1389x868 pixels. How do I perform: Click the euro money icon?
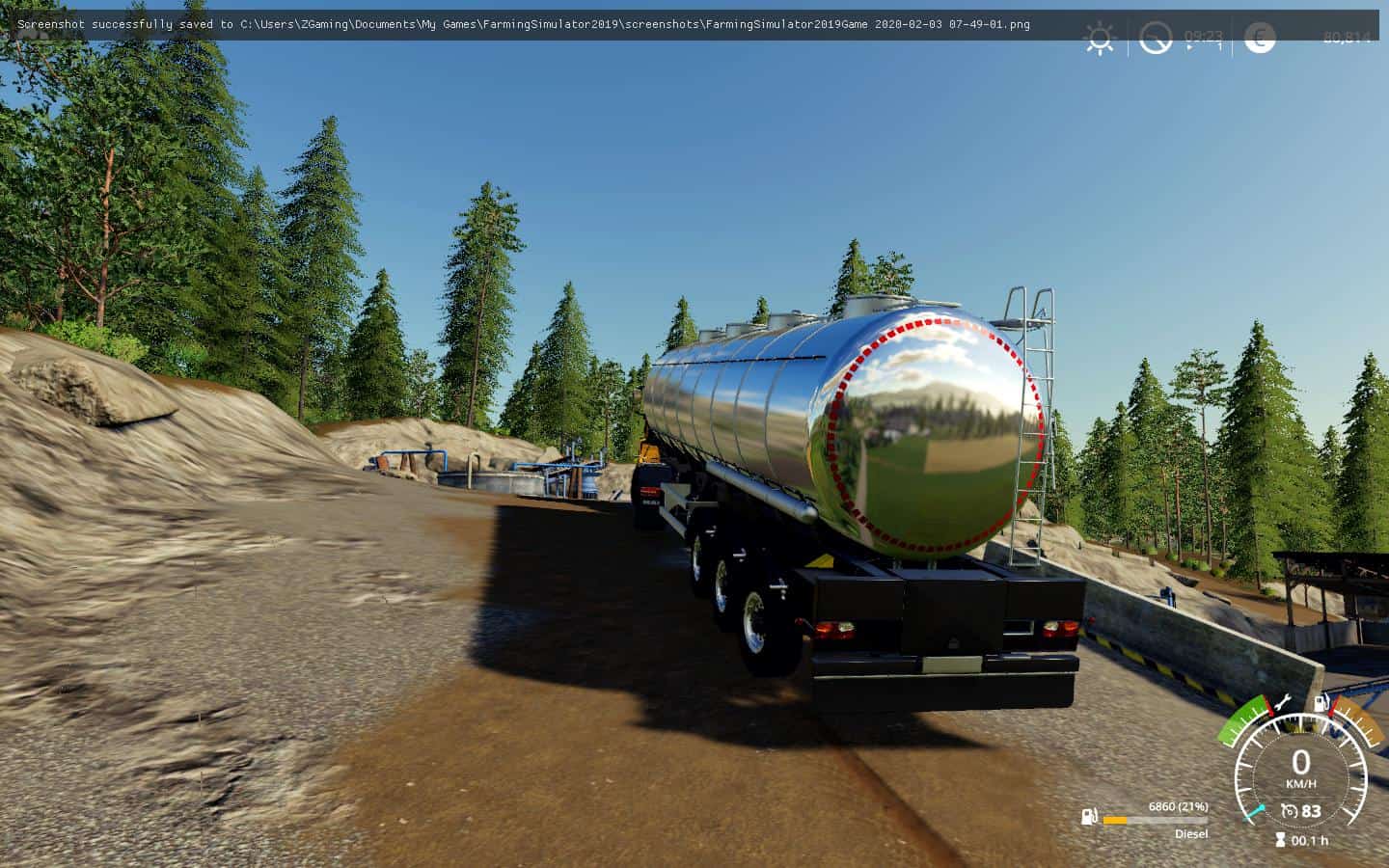point(1259,38)
